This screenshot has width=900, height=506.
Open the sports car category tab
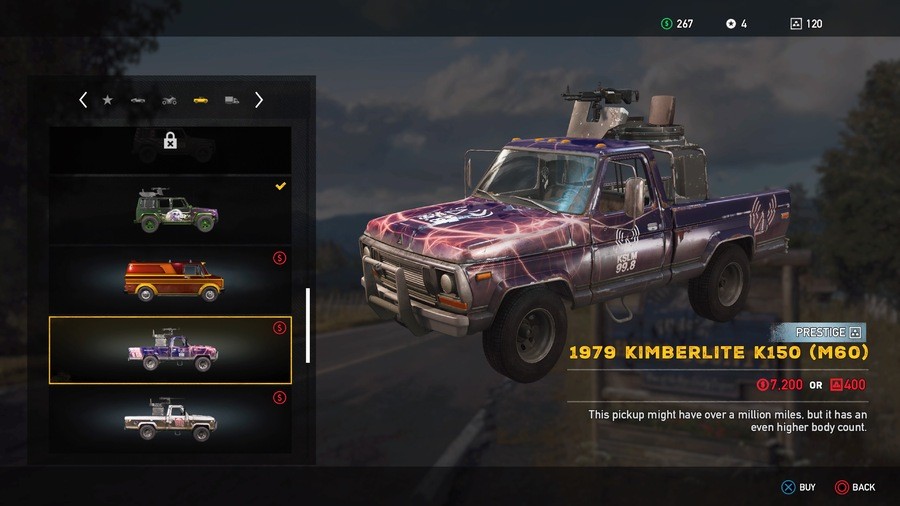(138, 100)
